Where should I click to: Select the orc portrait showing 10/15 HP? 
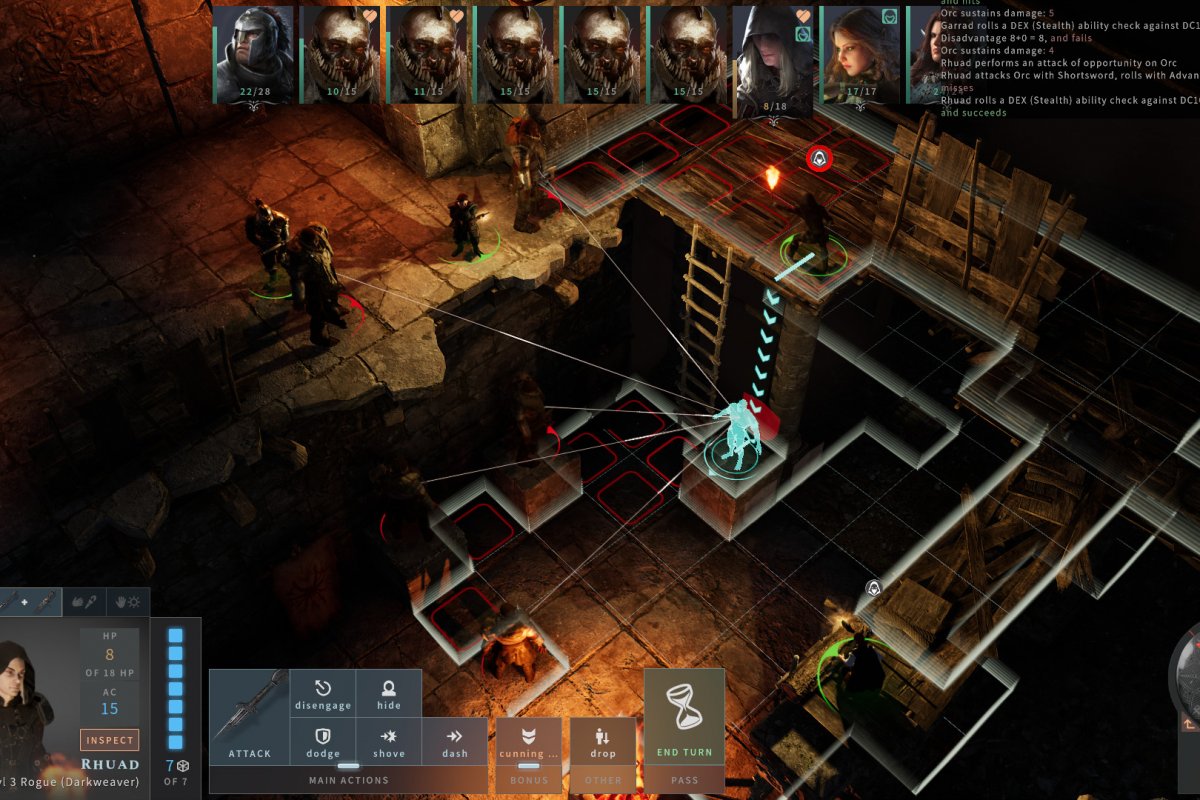pyautogui.click(x=341, y=54)
